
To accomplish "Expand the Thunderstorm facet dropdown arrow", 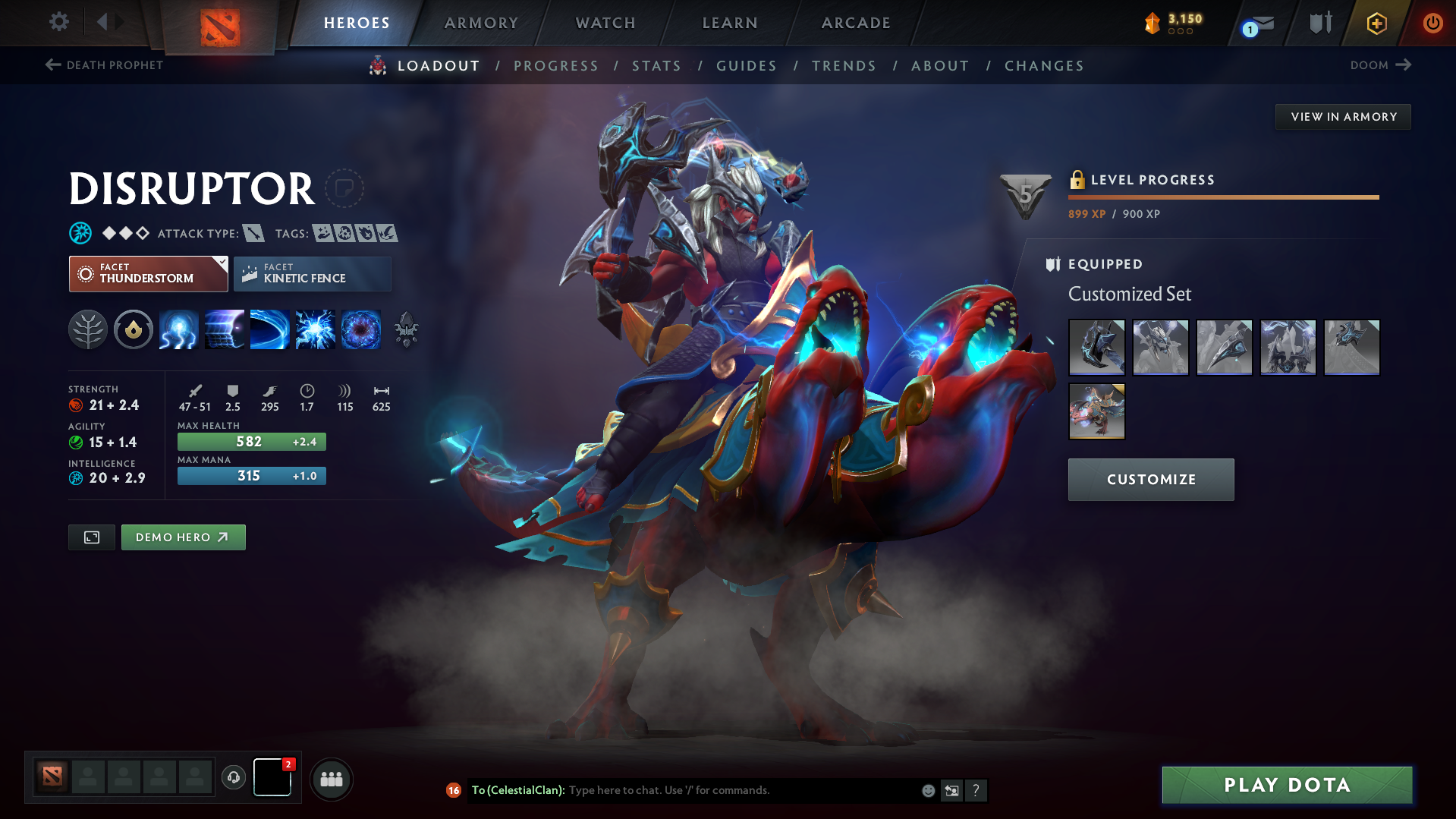I will (x=221, y=262).
